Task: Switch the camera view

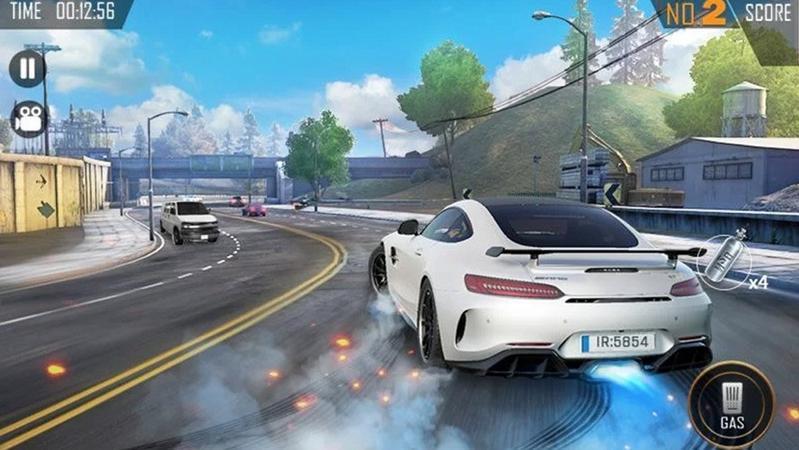Action: pos(27,119)
